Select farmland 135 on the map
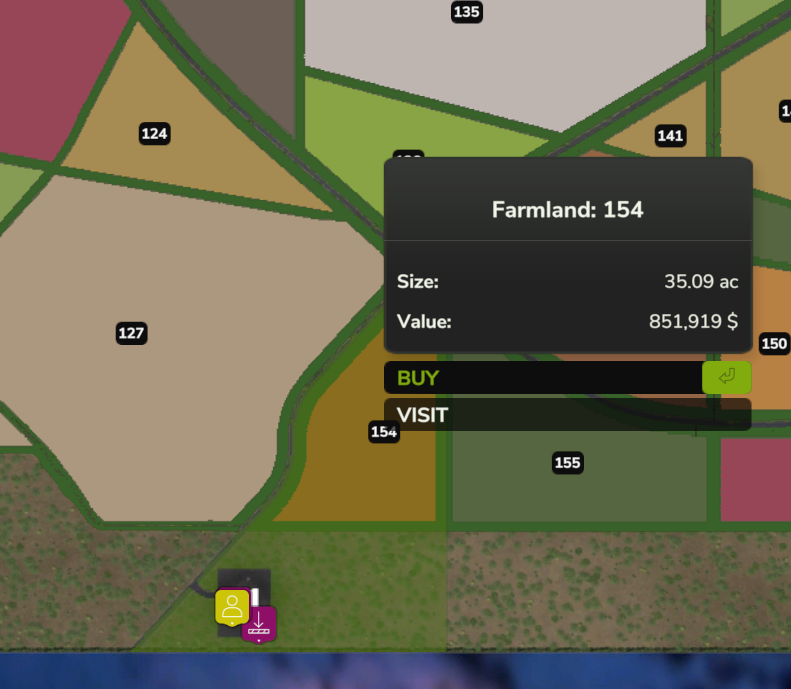 click(466, 12)
